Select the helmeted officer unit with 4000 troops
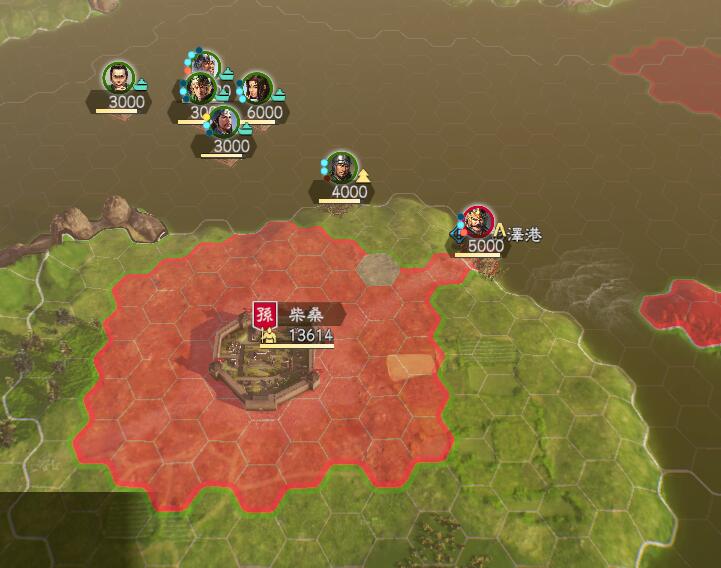Image resolution: width=721 pixels, height=568 pixels. click(342, 167)
